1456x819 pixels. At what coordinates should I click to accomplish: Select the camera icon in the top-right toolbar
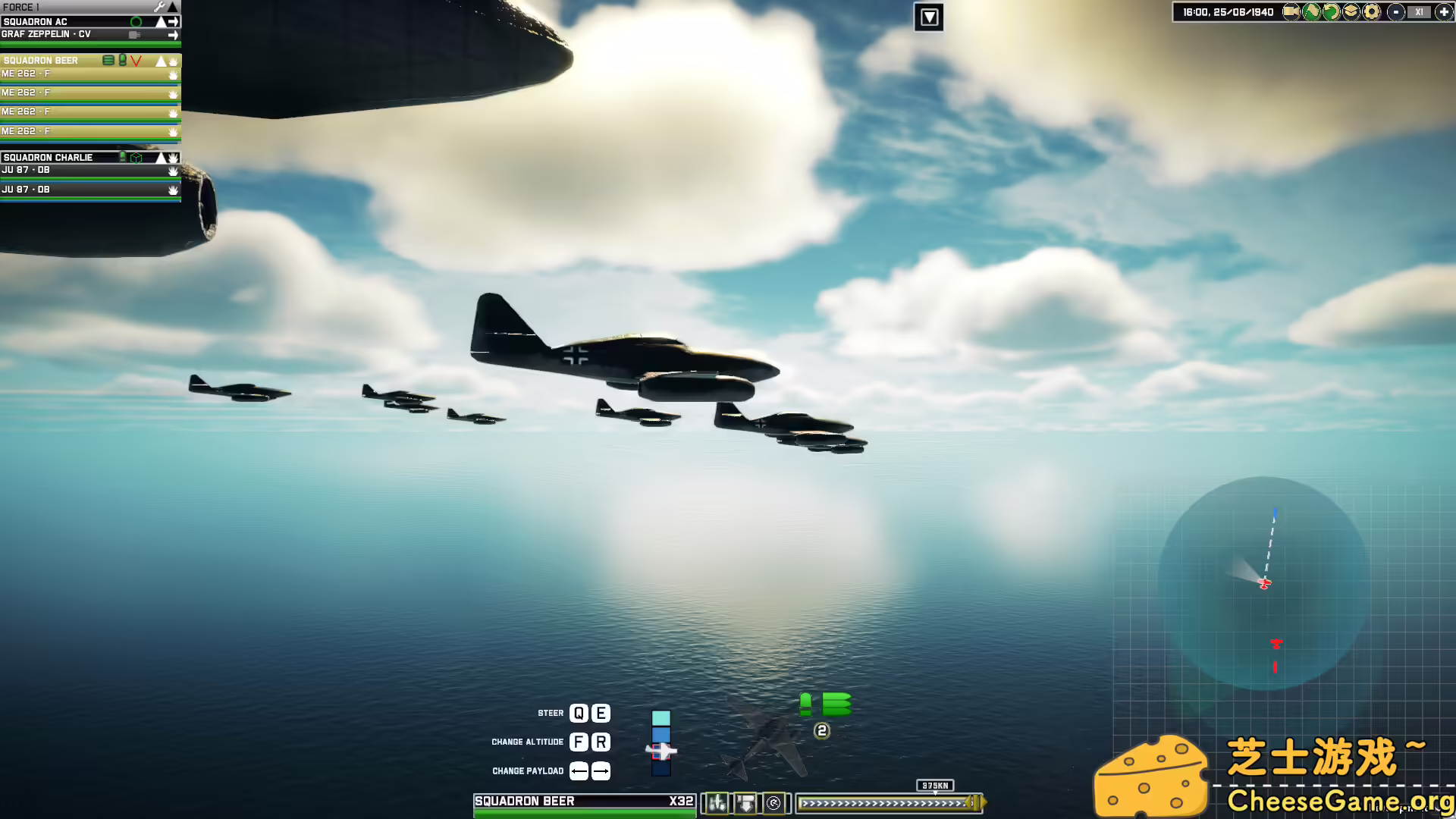pyautogui.click(x=1292, y=12)
